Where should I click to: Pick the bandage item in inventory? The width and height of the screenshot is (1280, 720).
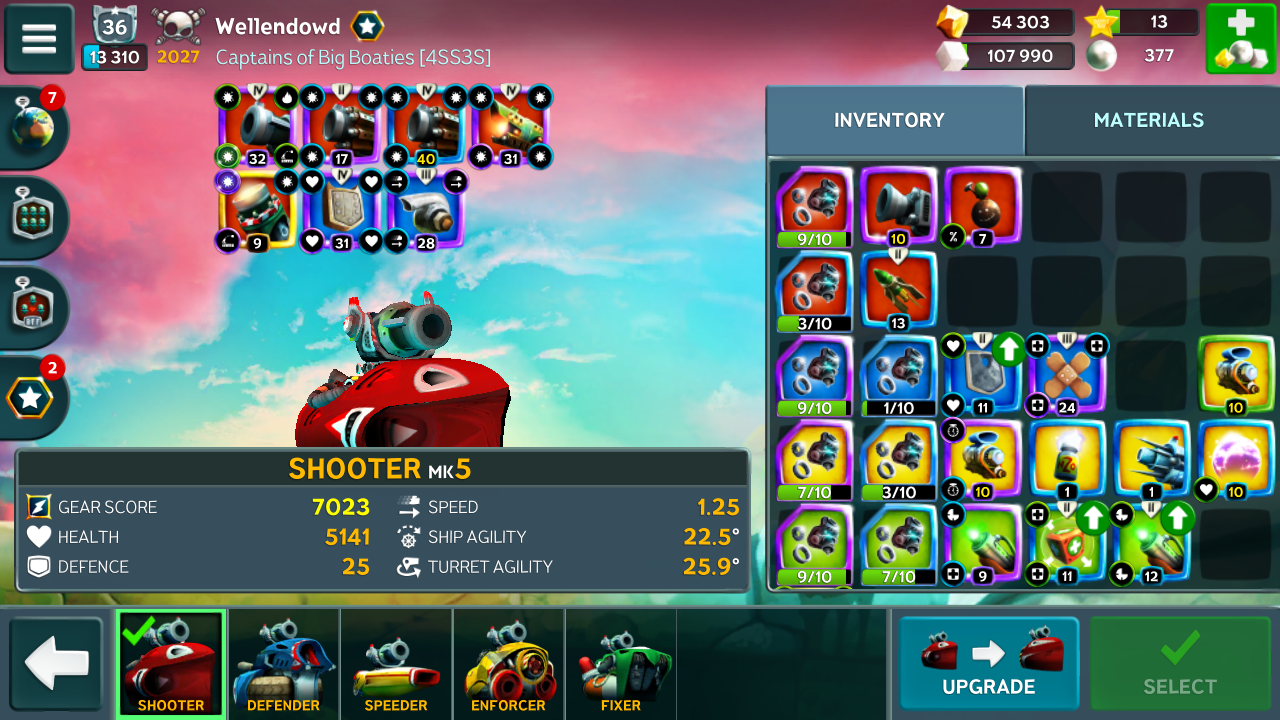coord(1067,374)
